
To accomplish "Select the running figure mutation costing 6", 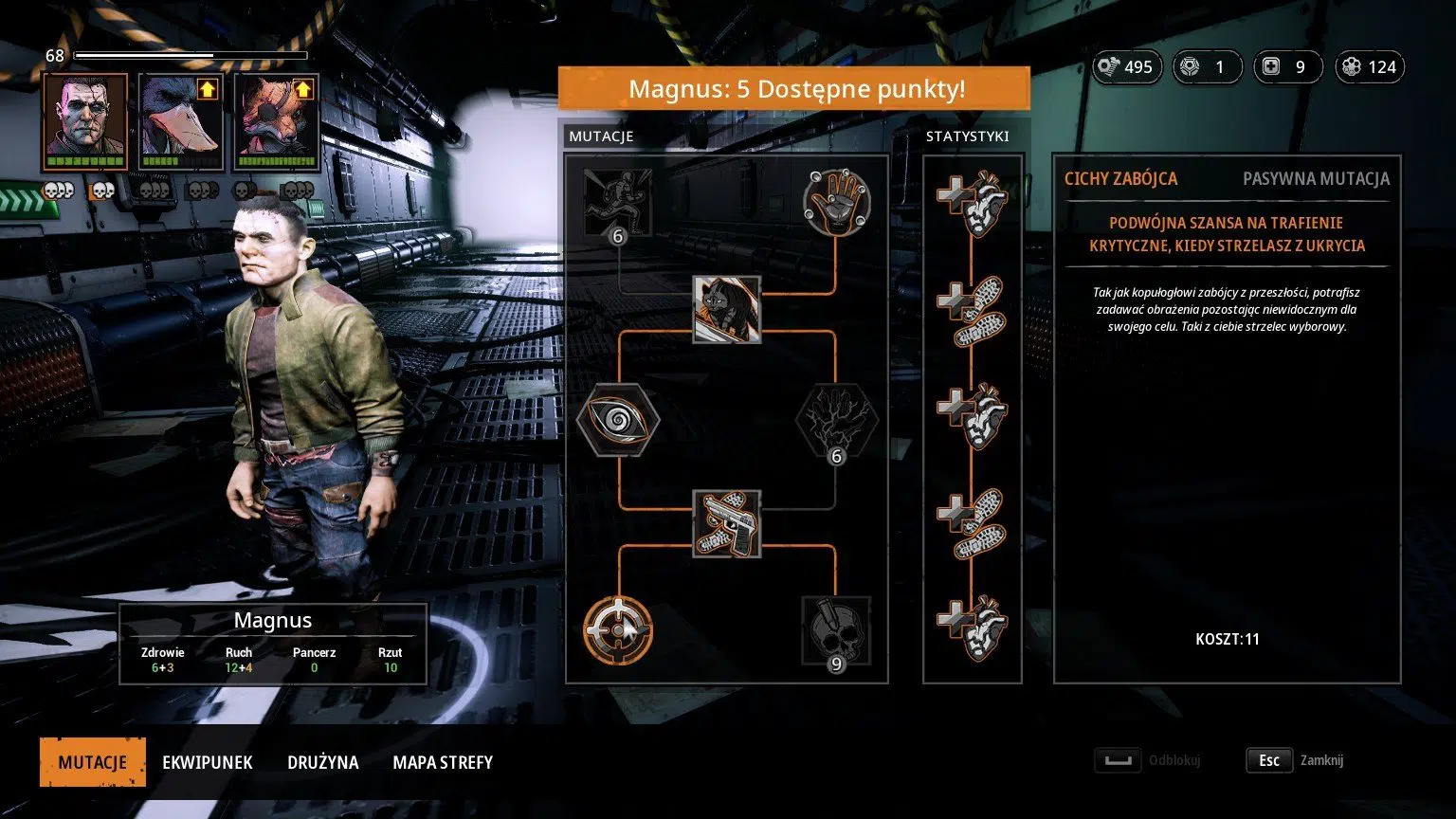I will point(618,202).
